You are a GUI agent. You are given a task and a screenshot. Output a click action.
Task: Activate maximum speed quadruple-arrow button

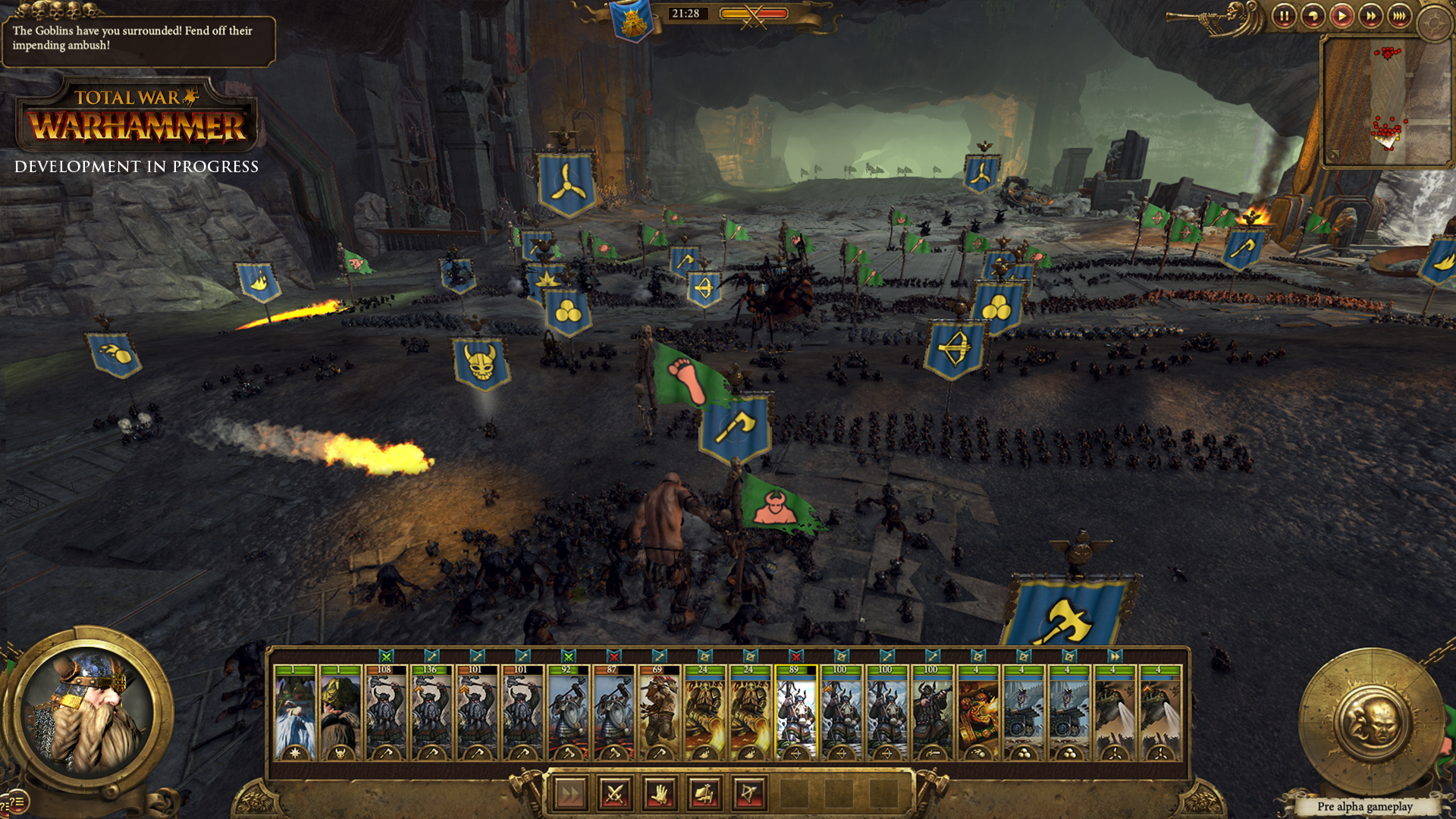click(x=1400, y=17)
